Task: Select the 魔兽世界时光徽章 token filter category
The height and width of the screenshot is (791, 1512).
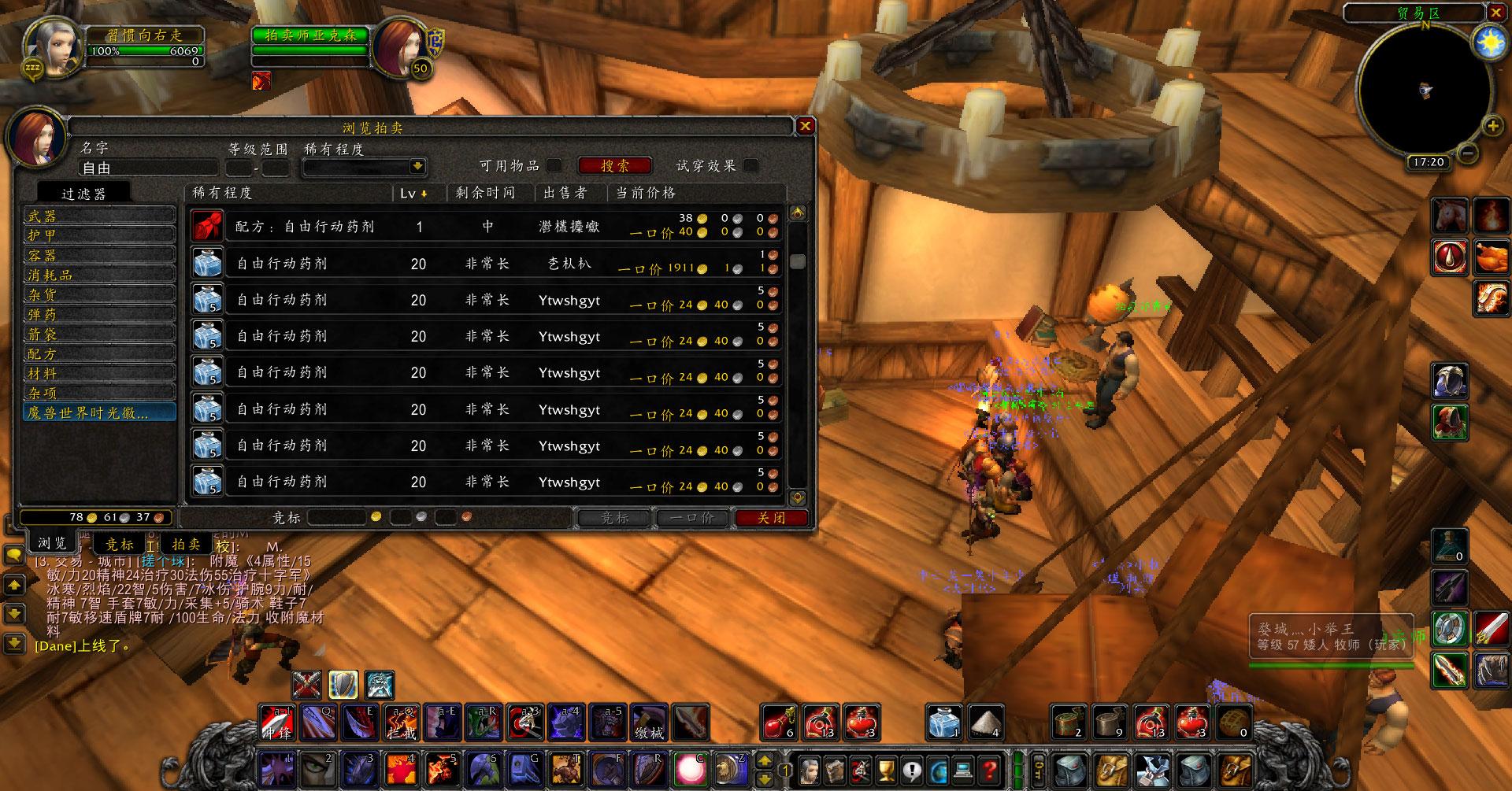Action: pyautogui.click(x=99, y=412)
